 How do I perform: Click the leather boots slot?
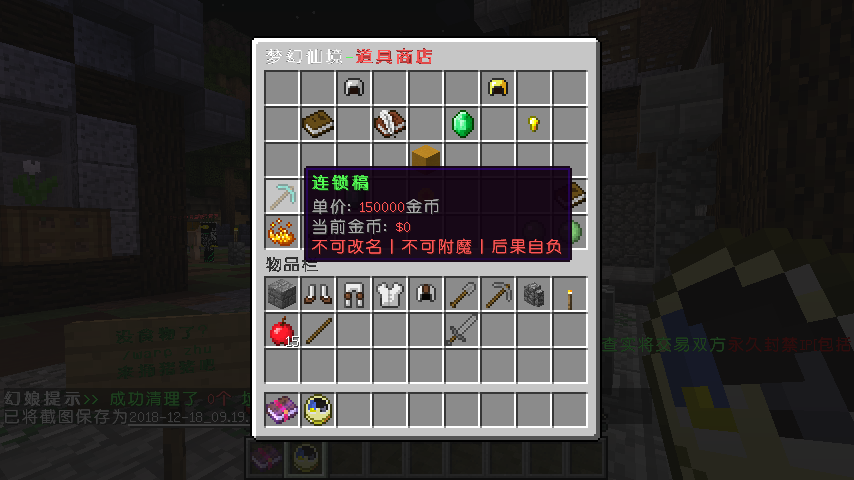[318, 295]
